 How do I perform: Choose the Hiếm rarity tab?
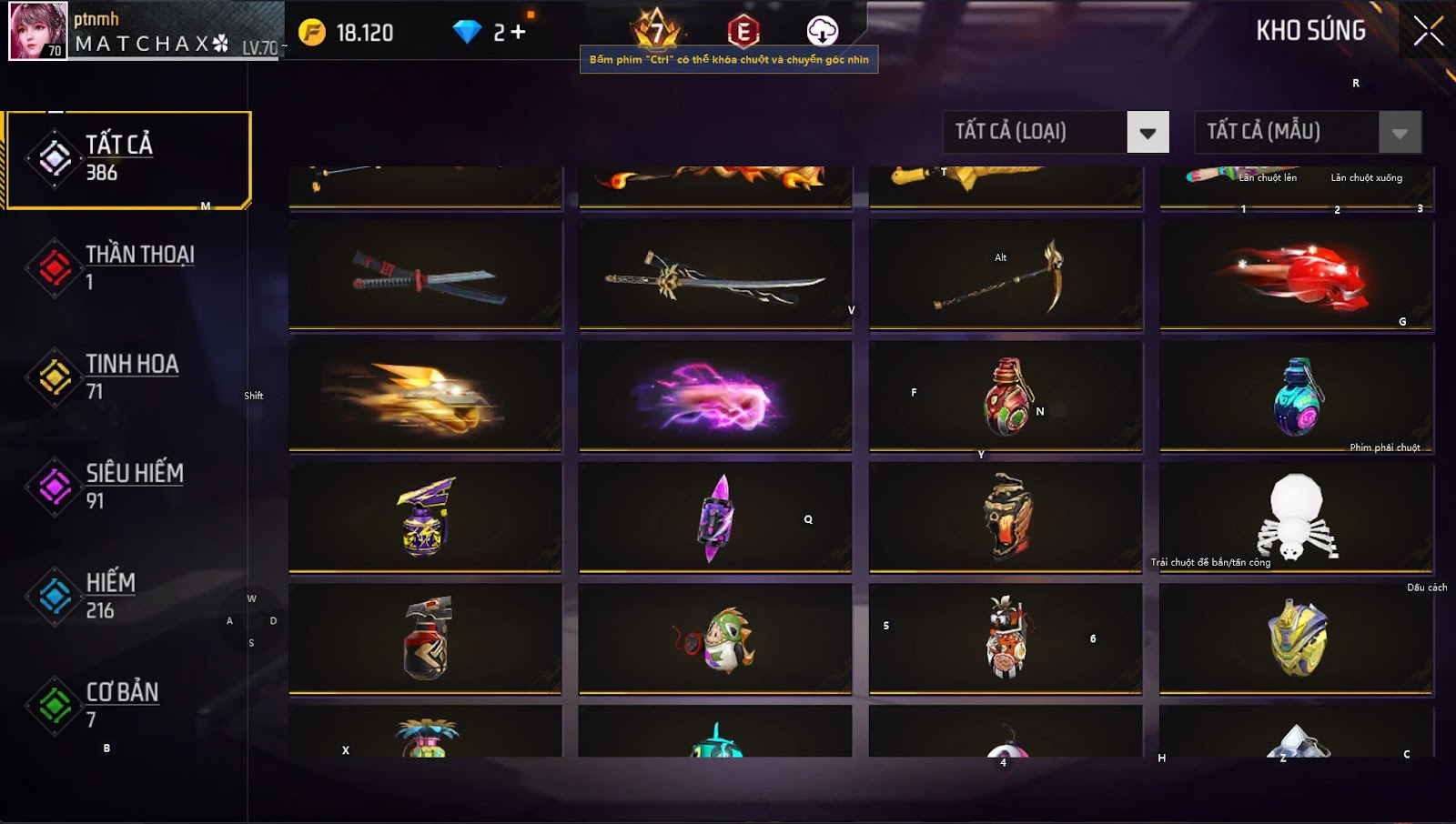[128, 596]
